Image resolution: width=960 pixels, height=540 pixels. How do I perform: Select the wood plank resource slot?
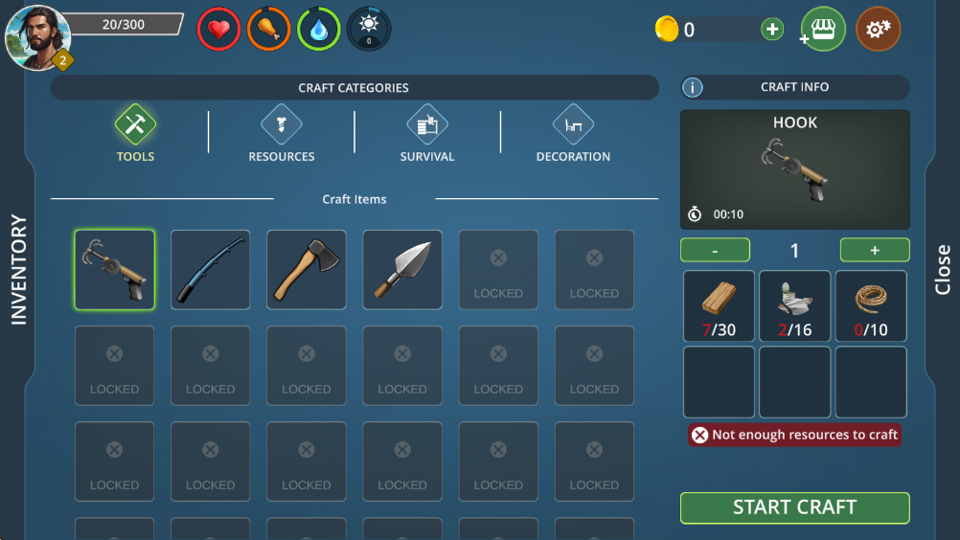(x=719, y=306)
